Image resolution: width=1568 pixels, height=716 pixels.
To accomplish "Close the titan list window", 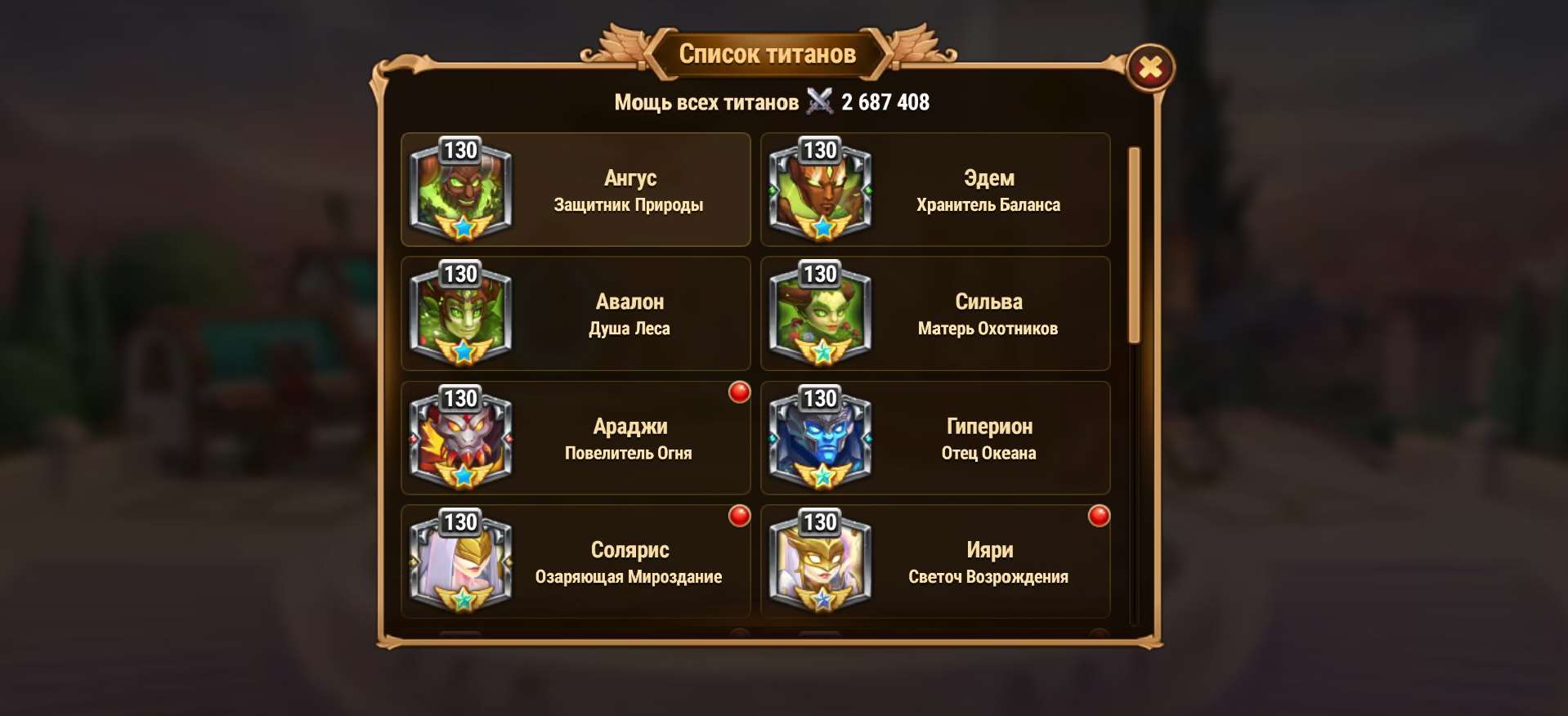I will [x=1150, y=68].
